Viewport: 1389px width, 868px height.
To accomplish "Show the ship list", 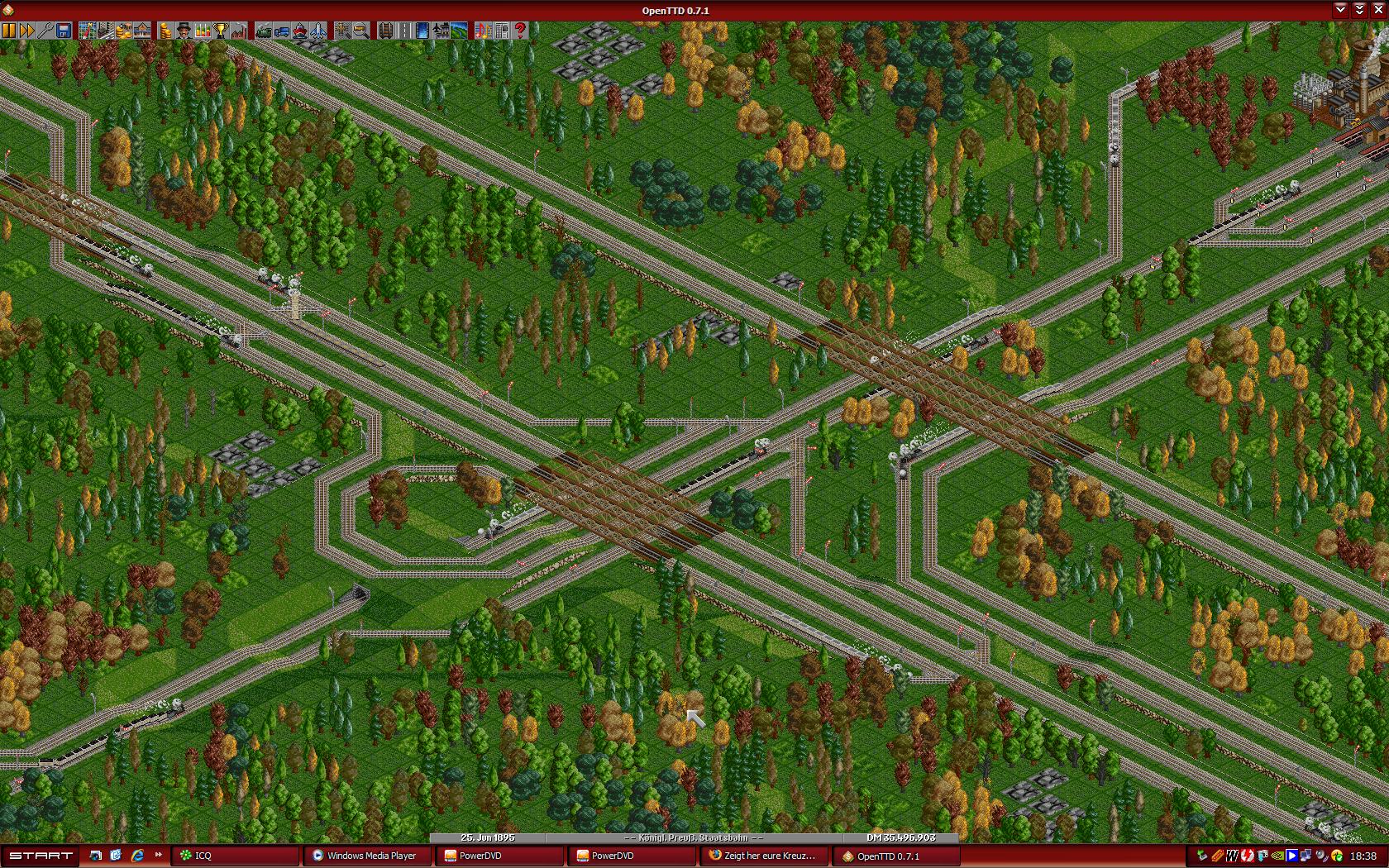I will 300,31.
